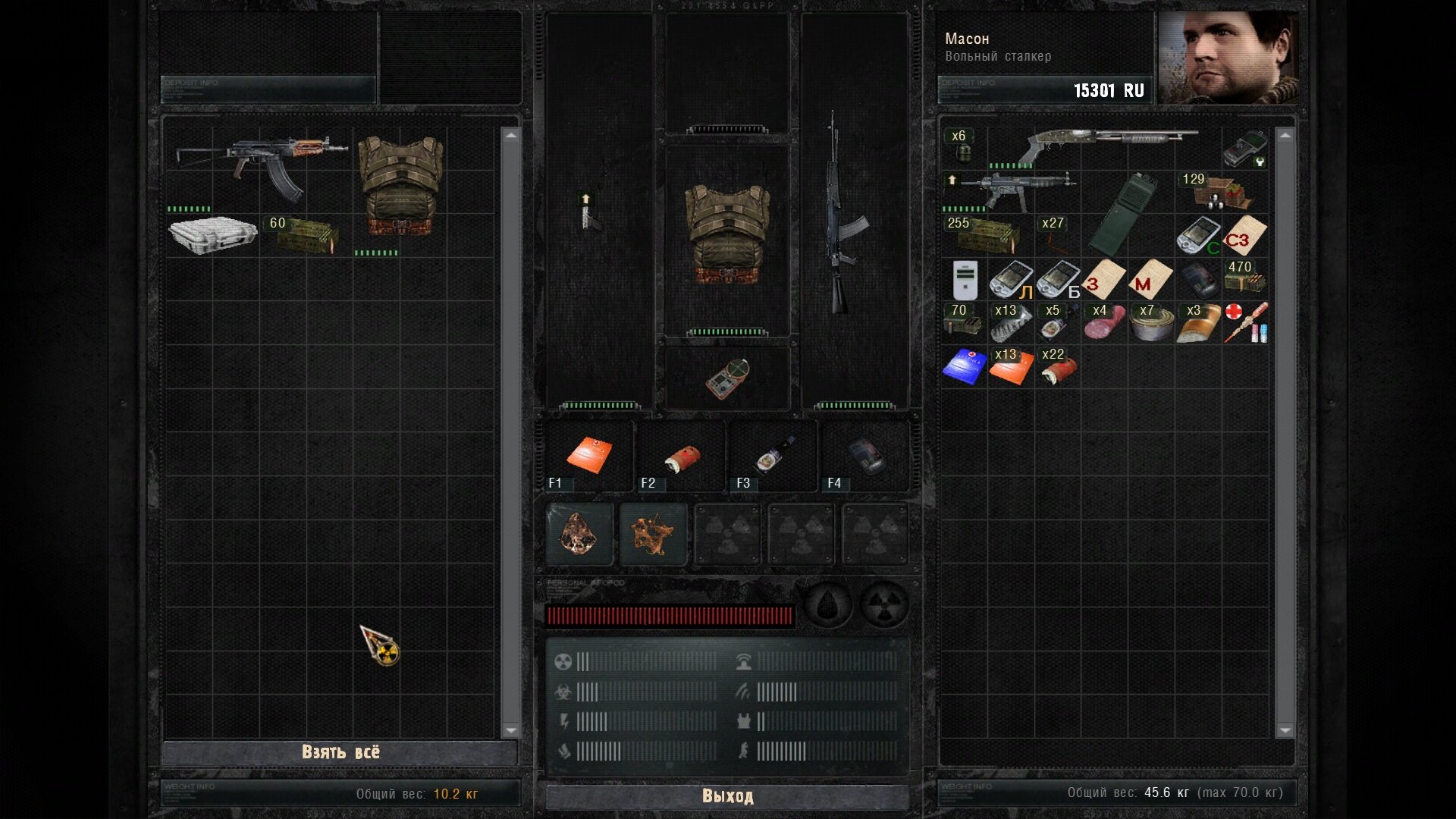Click the canned food stack x7
The image size is (1456, 819).
click(x=1151, y=324)
